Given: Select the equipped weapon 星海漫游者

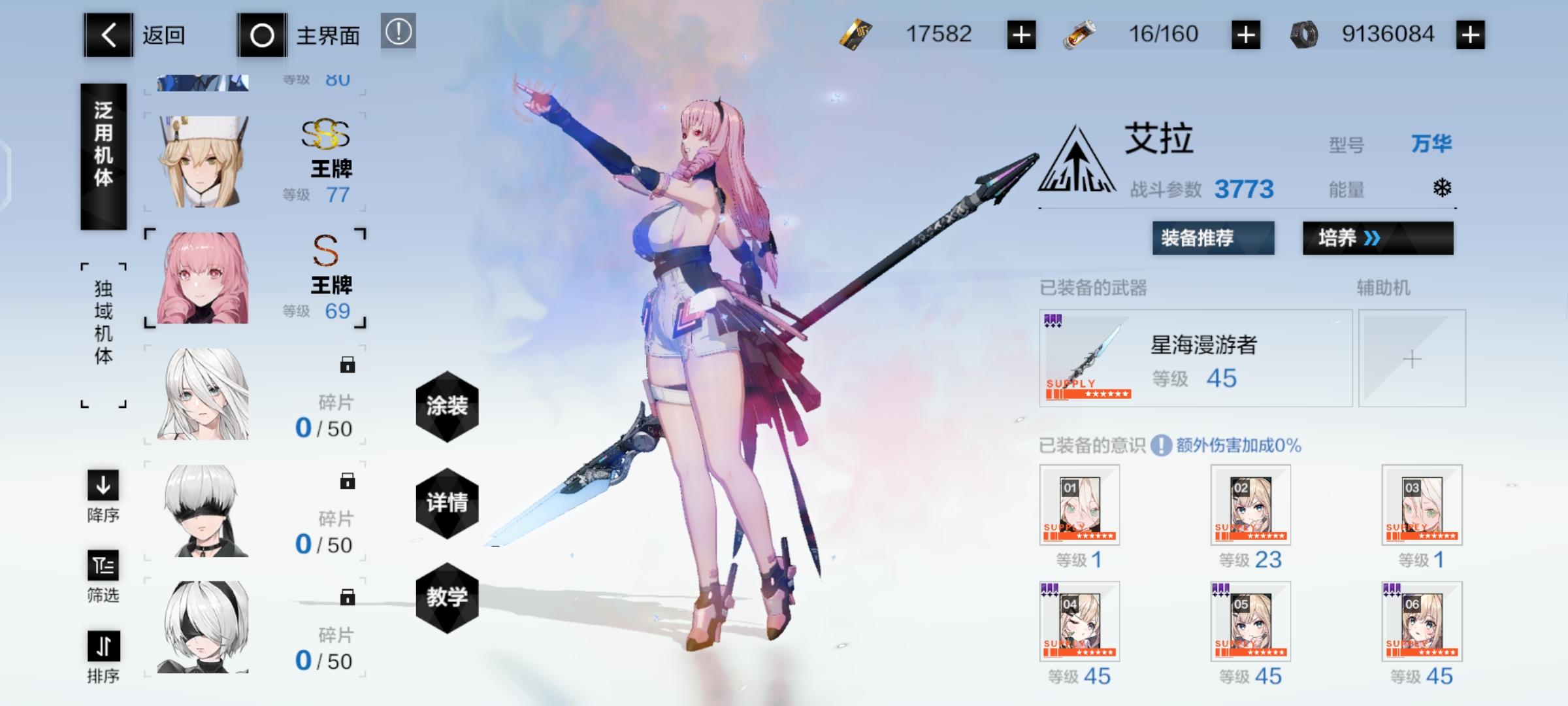Looking at the screenshot, I should click(1196, 358).
